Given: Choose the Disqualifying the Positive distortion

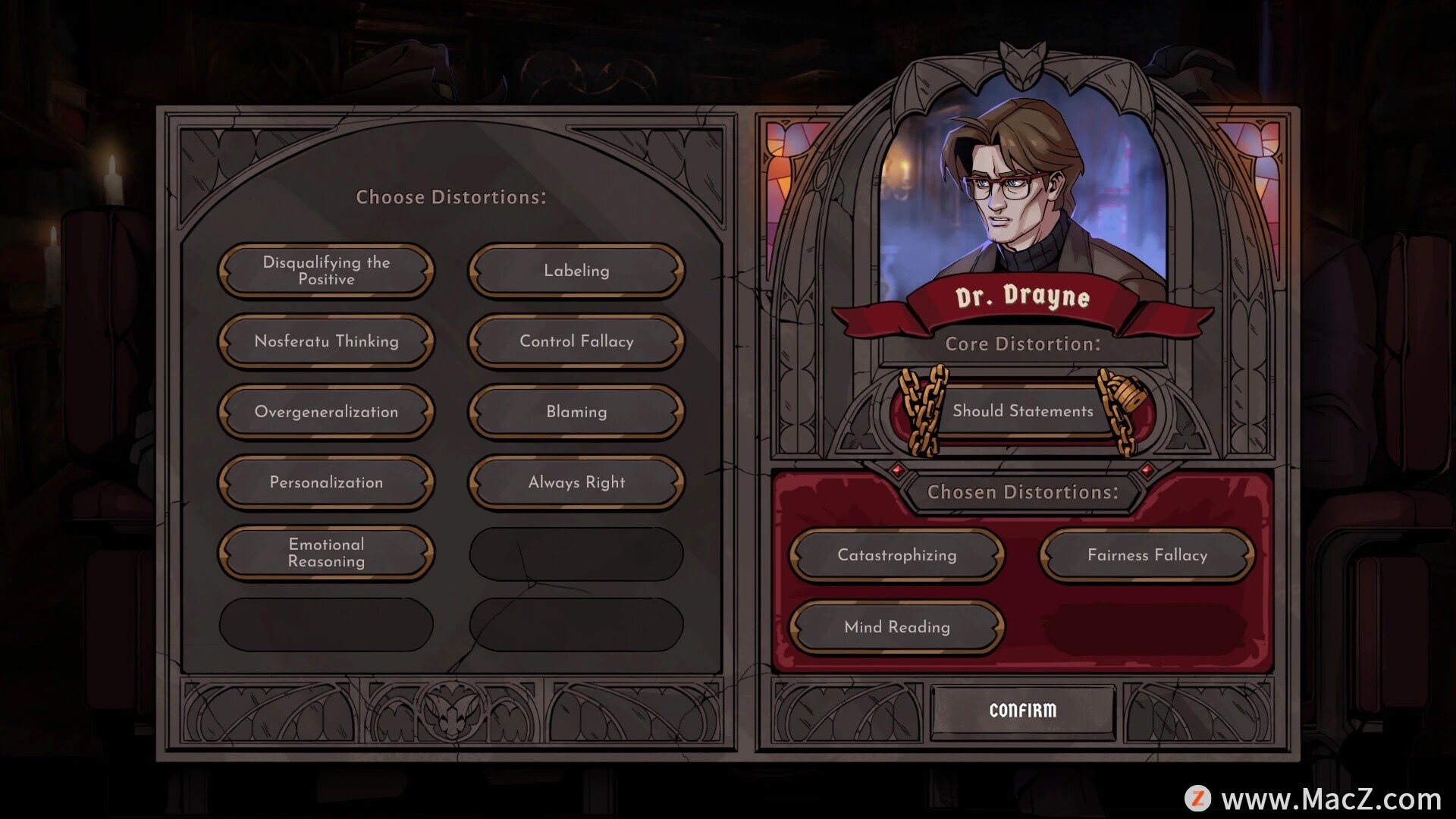Looking at the screenshot, I should tap(326, 271).
